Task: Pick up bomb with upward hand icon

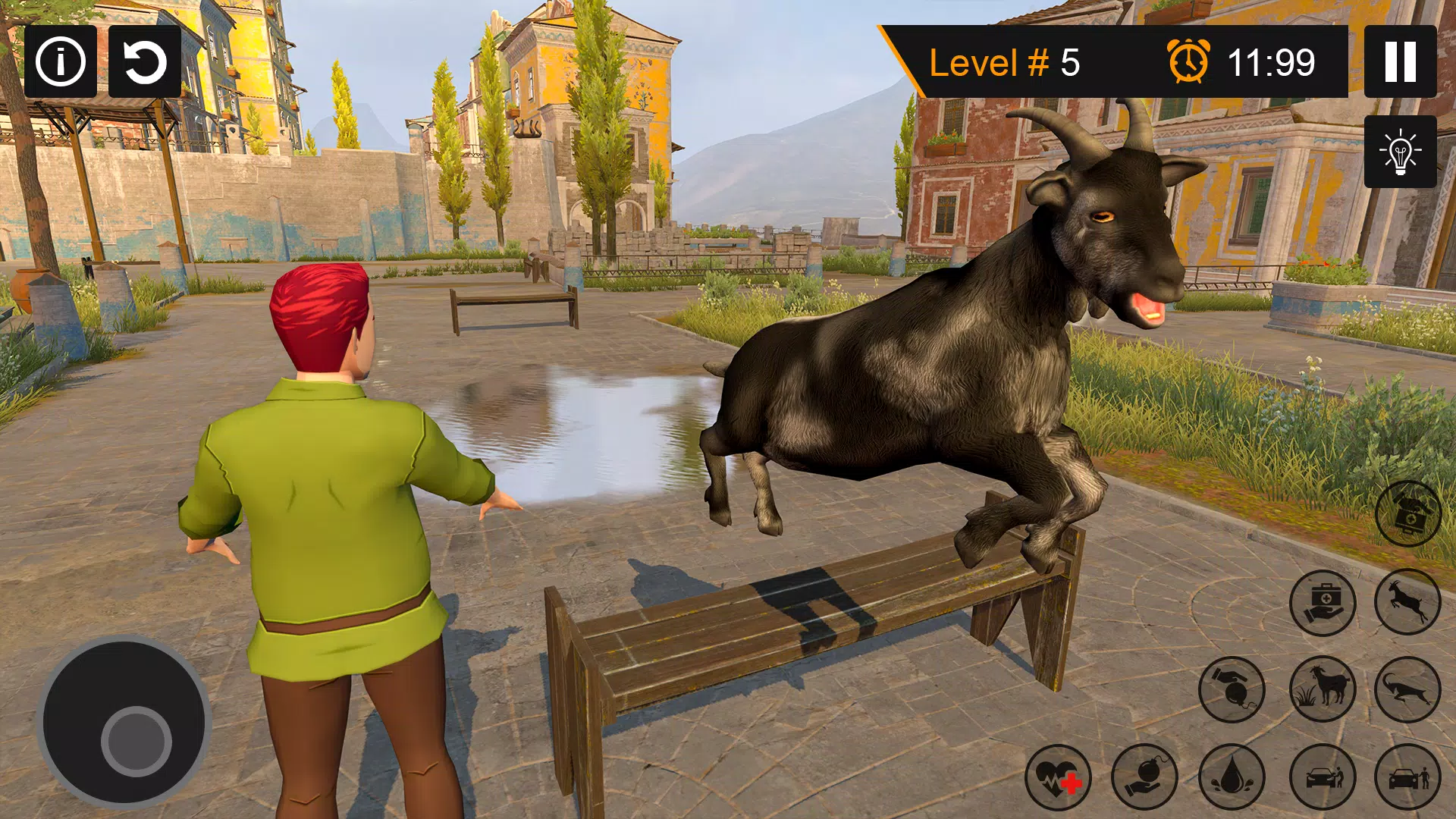Action: [x=1144, y=777]
